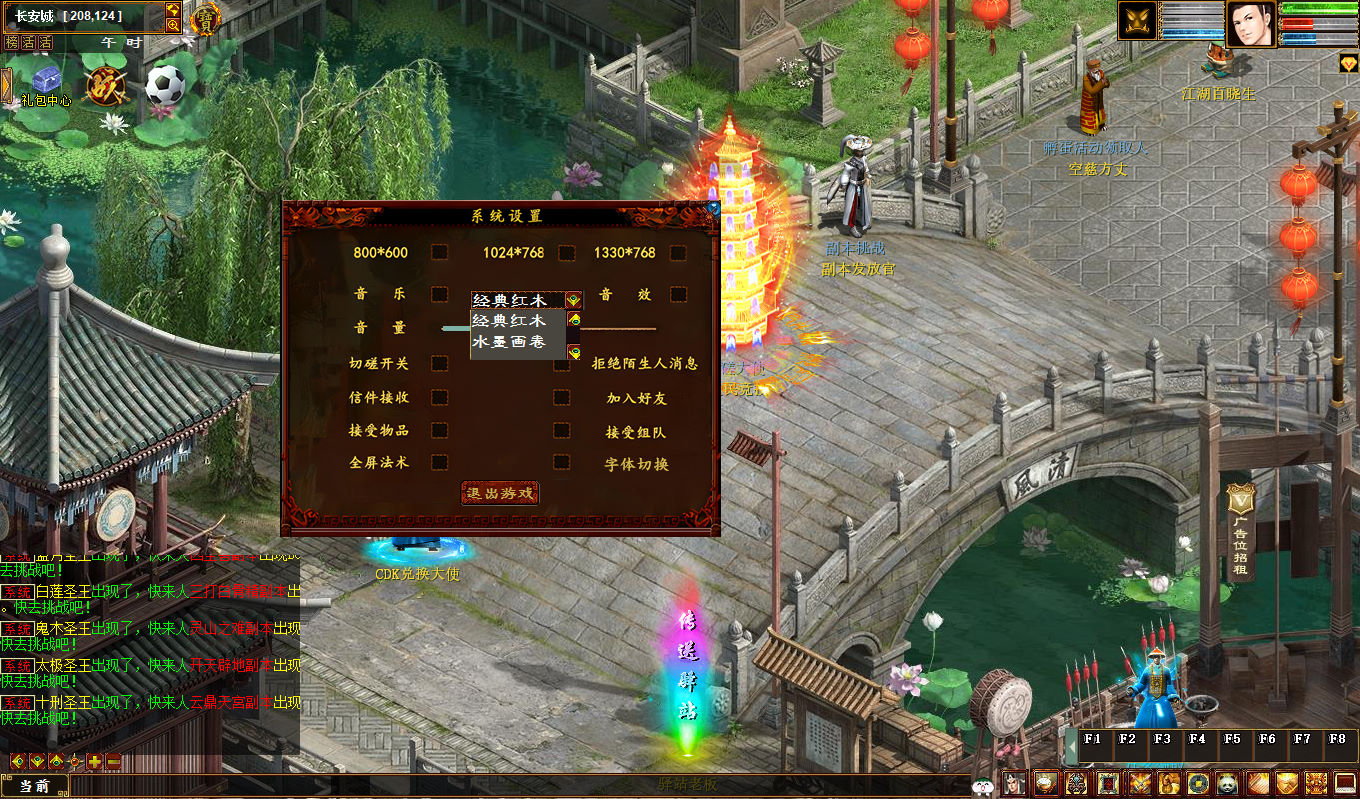The image size is (1360, 799).
Task: Toggle the 字体切换 font switch checkbox
Action: pos(562,462)
